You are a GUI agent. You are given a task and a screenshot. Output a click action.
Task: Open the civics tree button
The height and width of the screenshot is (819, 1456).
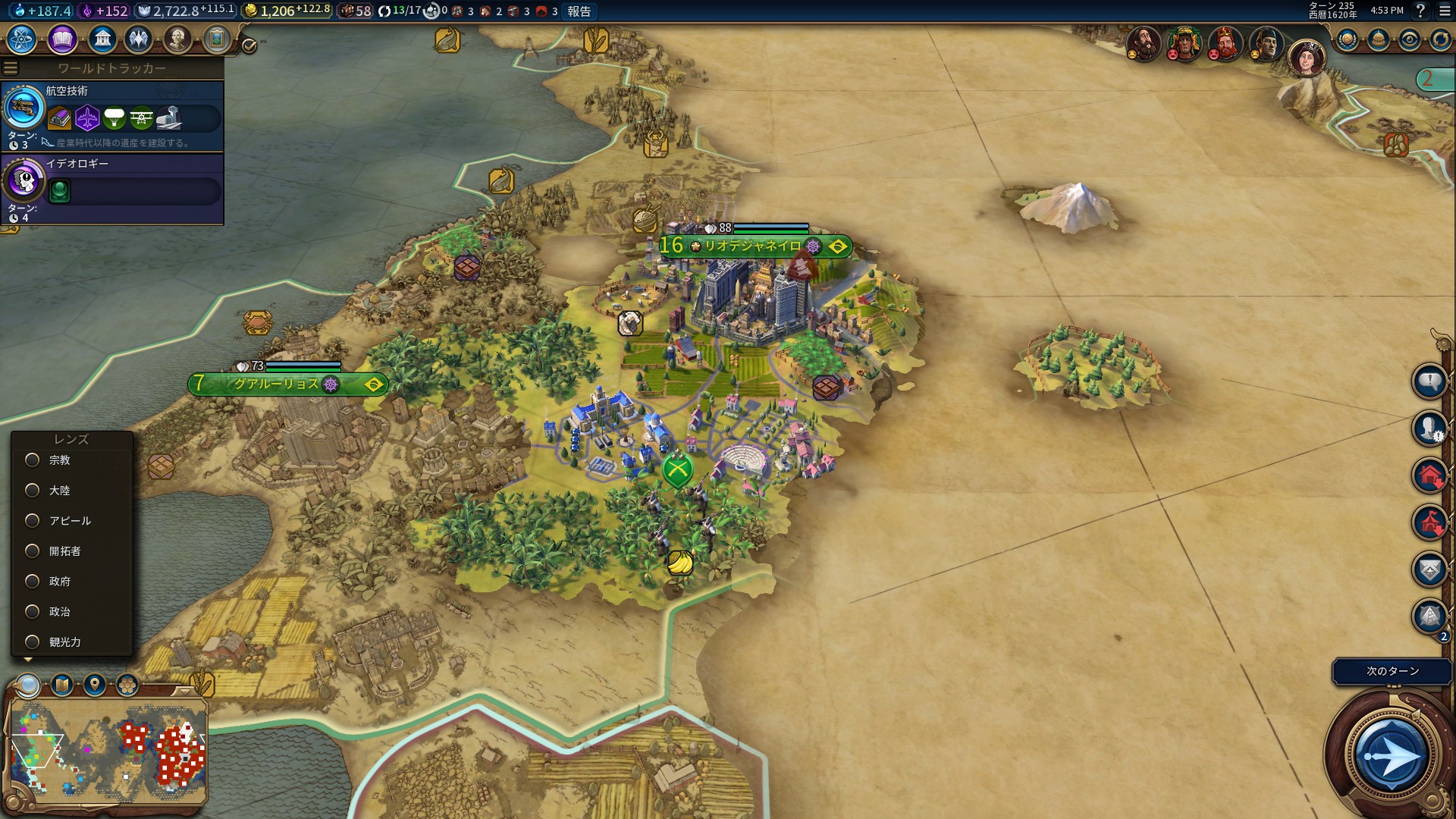coord(62,39)
